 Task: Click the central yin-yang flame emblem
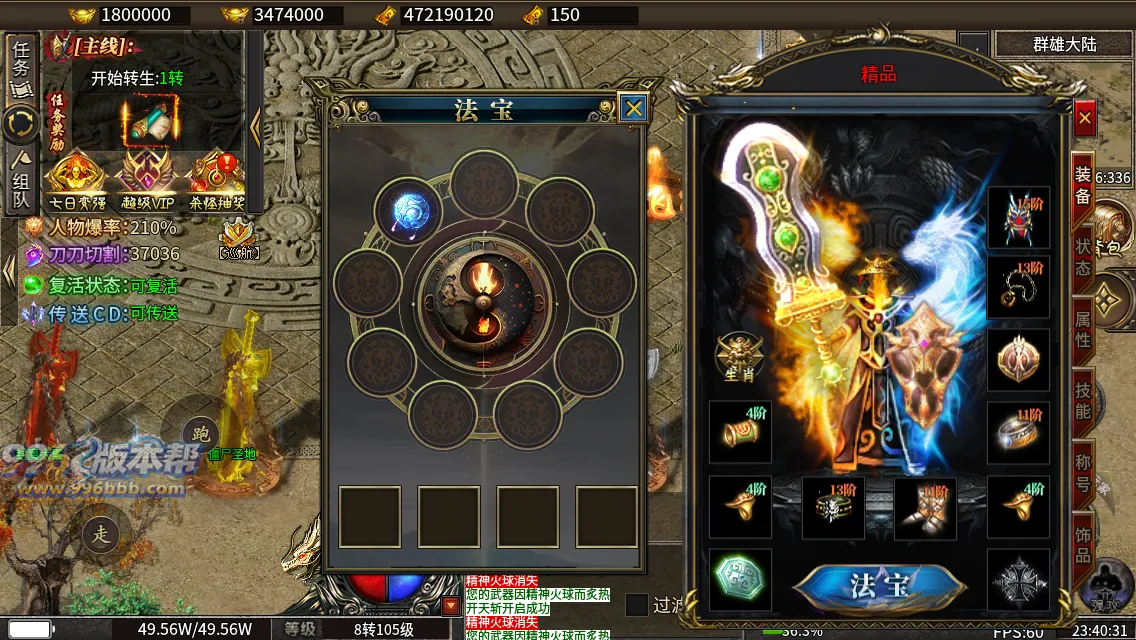tap(485, 301)
